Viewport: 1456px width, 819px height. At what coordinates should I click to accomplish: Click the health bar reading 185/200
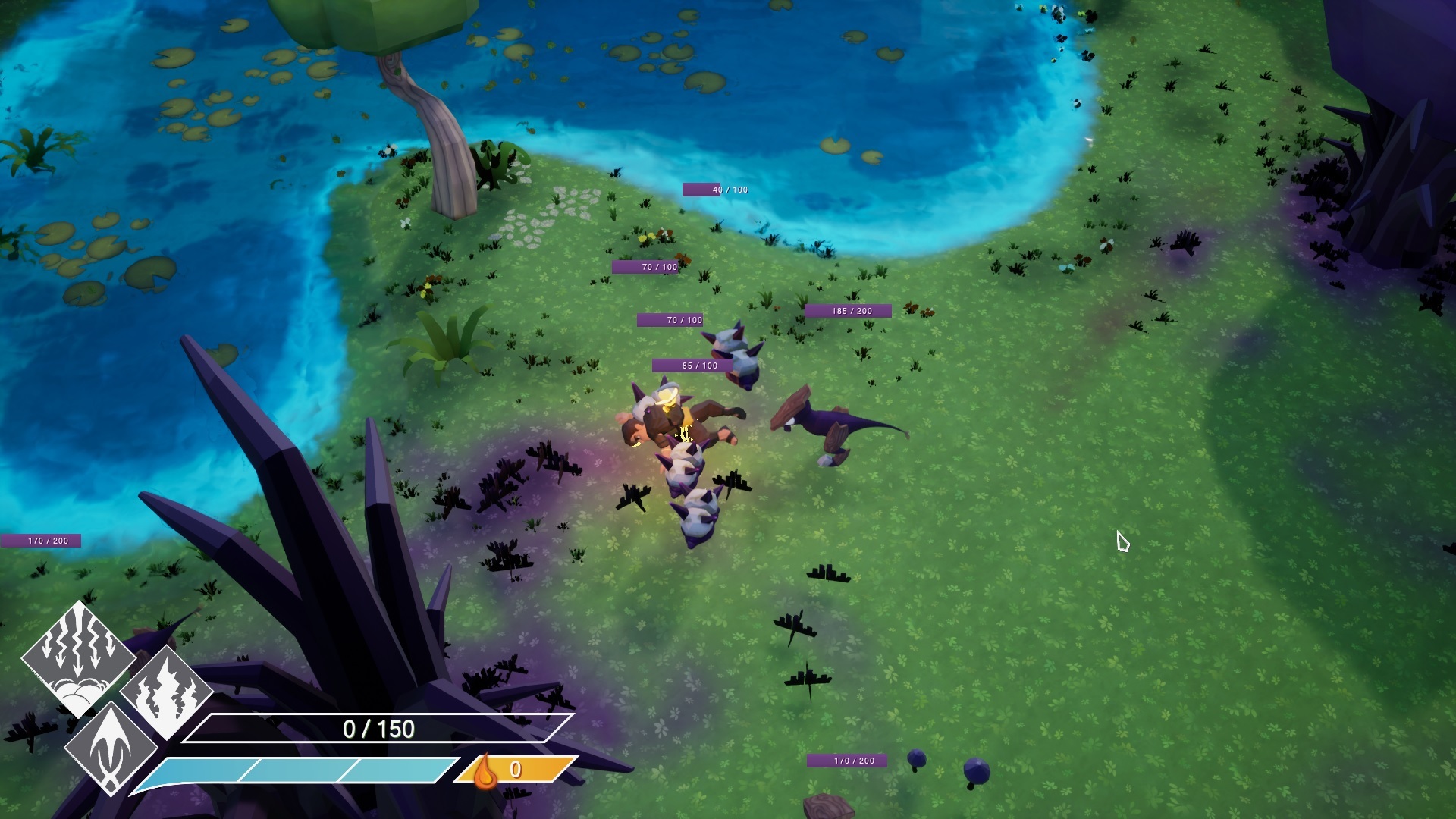tap(849, 310)
